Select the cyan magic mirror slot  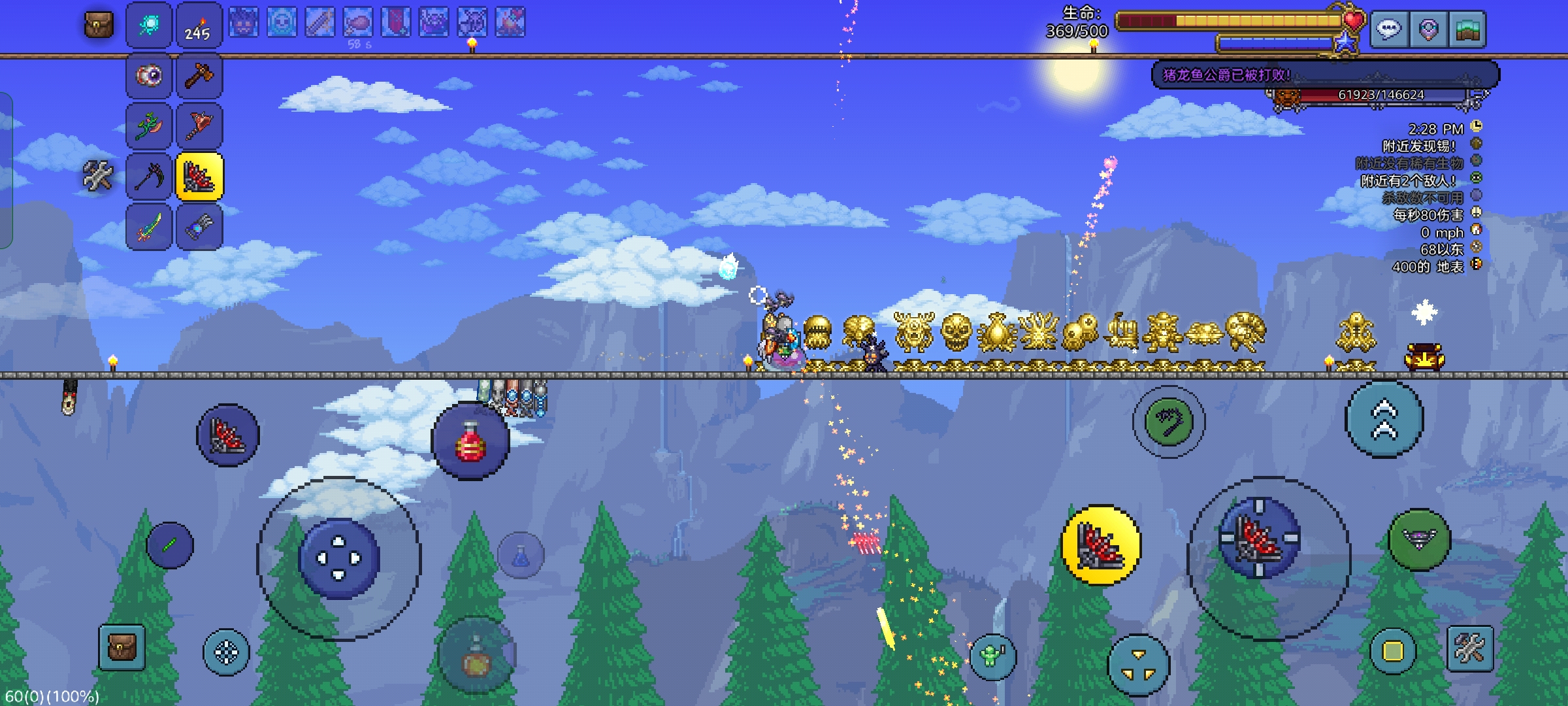pyautogui.click(x=149, y=26)
